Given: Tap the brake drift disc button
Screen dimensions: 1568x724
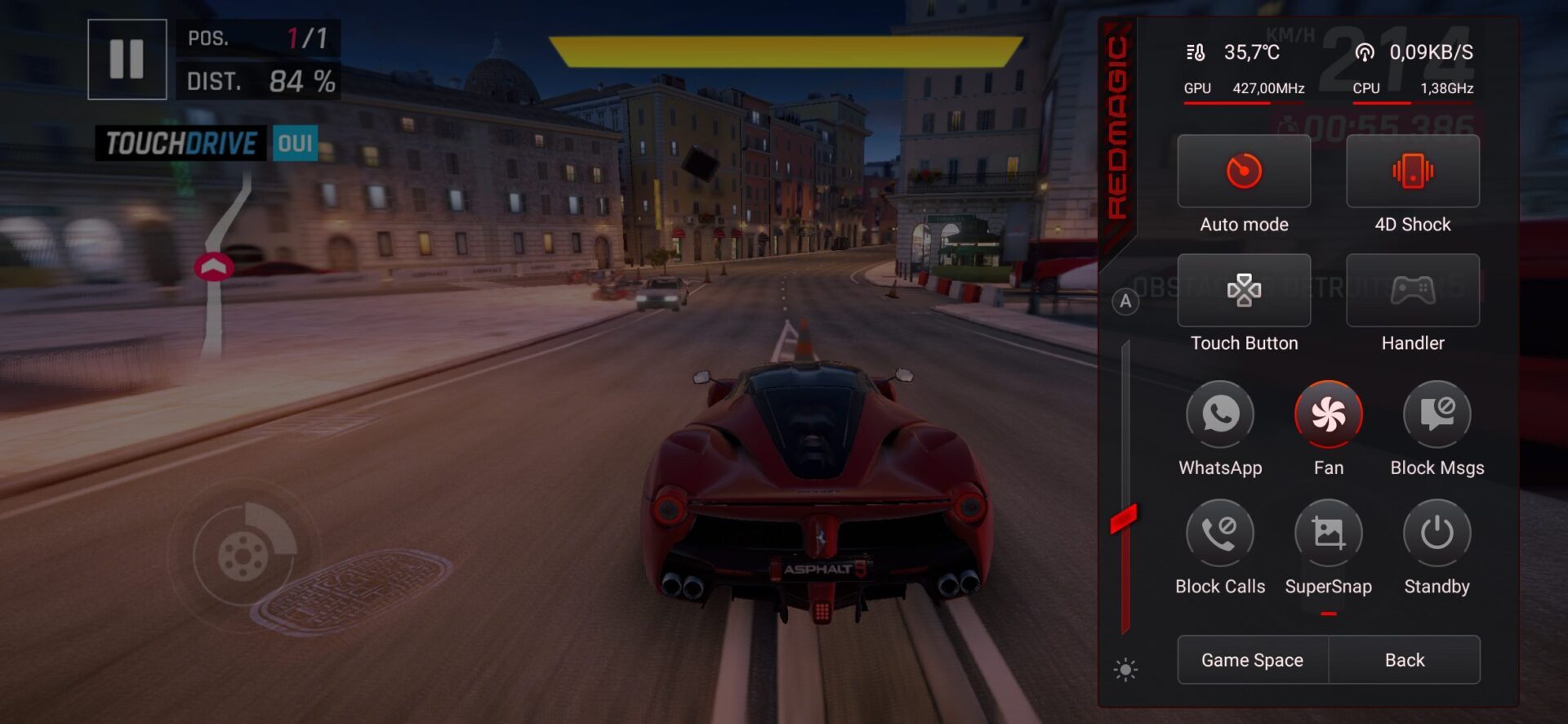Looking at the screenshot, I should (243, 555).
